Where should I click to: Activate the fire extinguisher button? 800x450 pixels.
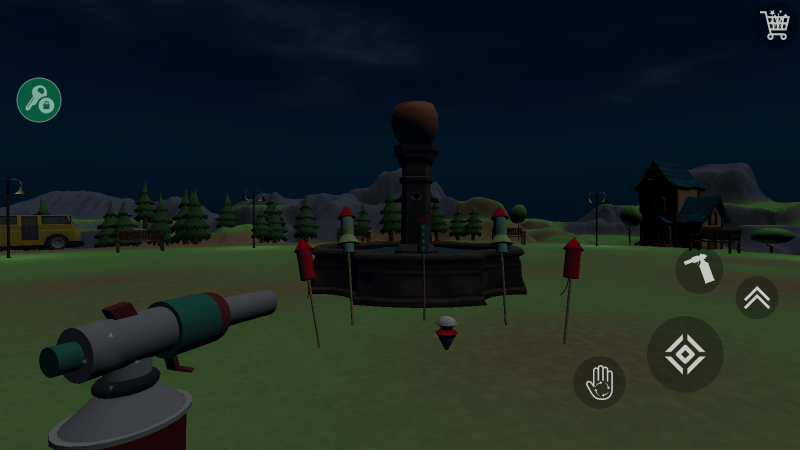coord(699,269)
